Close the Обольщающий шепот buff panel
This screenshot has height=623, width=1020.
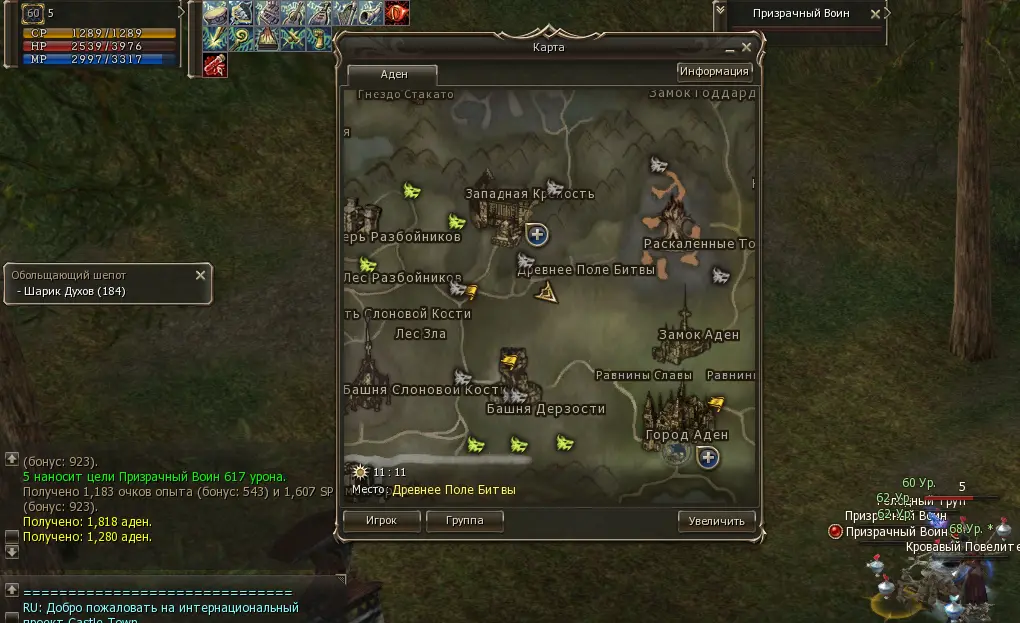pyautogui.click(x=200, y=275)
